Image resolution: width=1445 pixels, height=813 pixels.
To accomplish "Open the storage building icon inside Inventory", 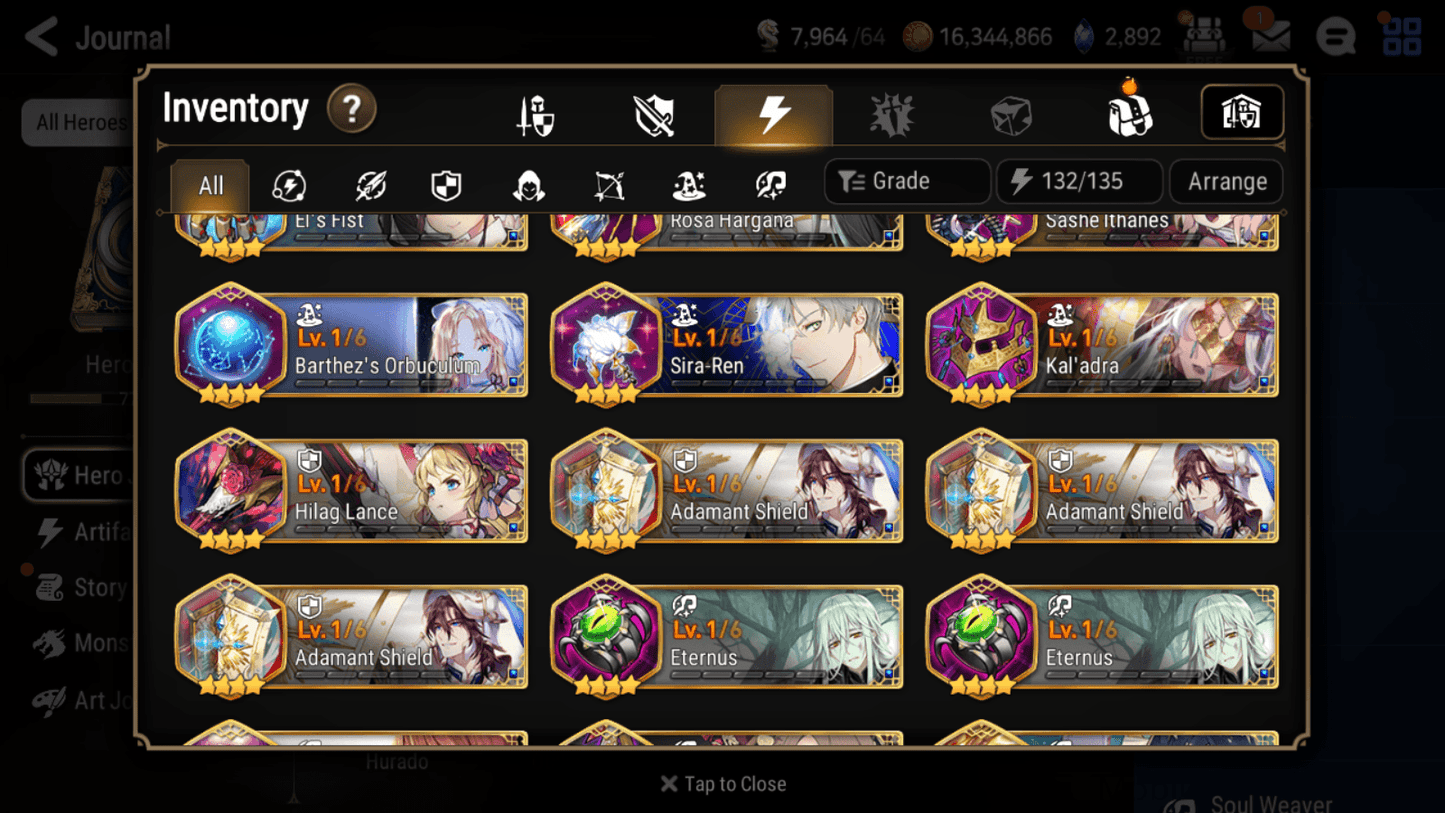I will (x=1242, y=113).
